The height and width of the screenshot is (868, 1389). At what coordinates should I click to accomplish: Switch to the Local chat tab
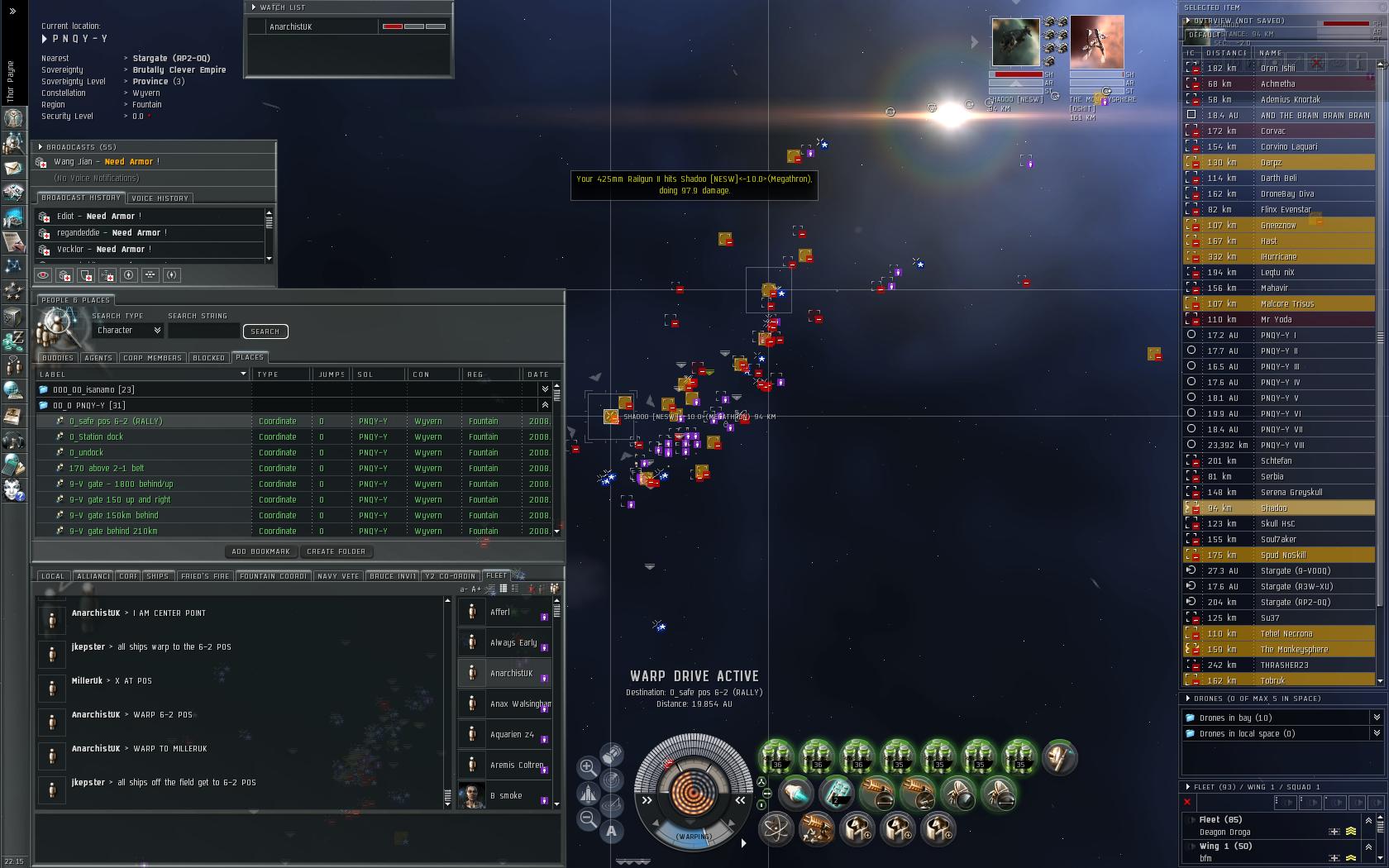(52, 576)
